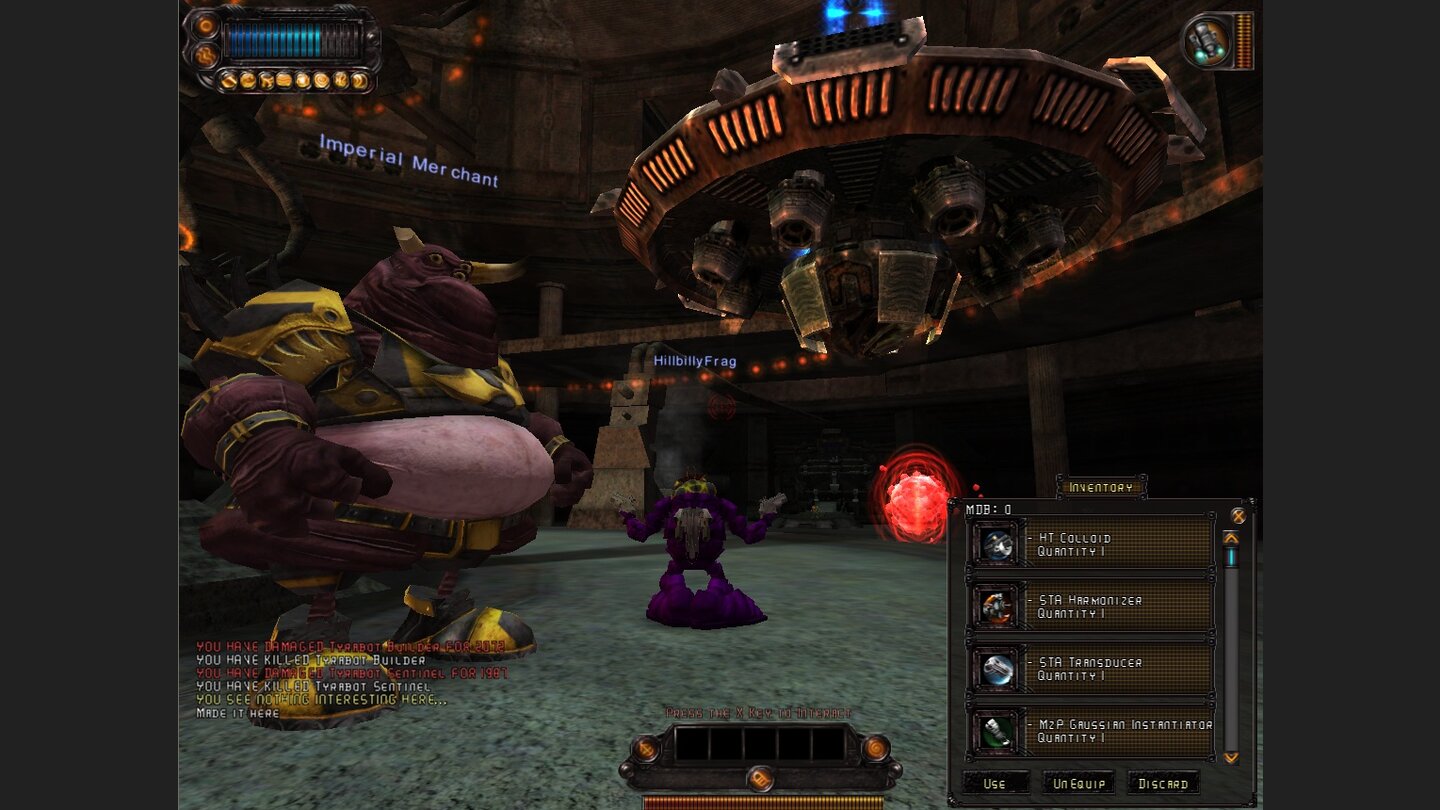This screenshot has height=810, width=1440.
Task: Click the inventory scroll-up arrow
Action: click(x=1231, y=538)
